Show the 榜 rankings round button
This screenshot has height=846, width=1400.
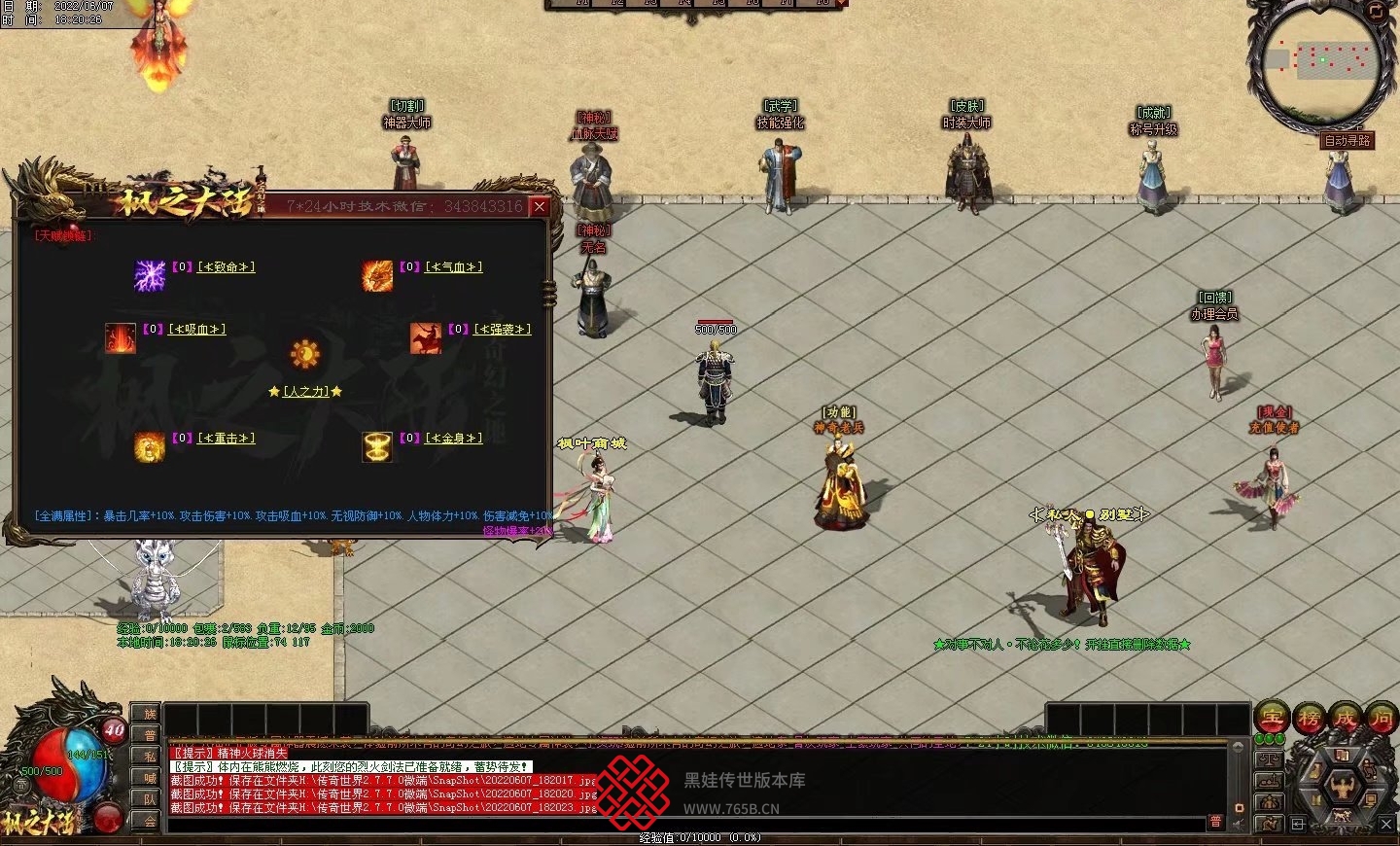pyautogui.click(x=1309, y=719)
